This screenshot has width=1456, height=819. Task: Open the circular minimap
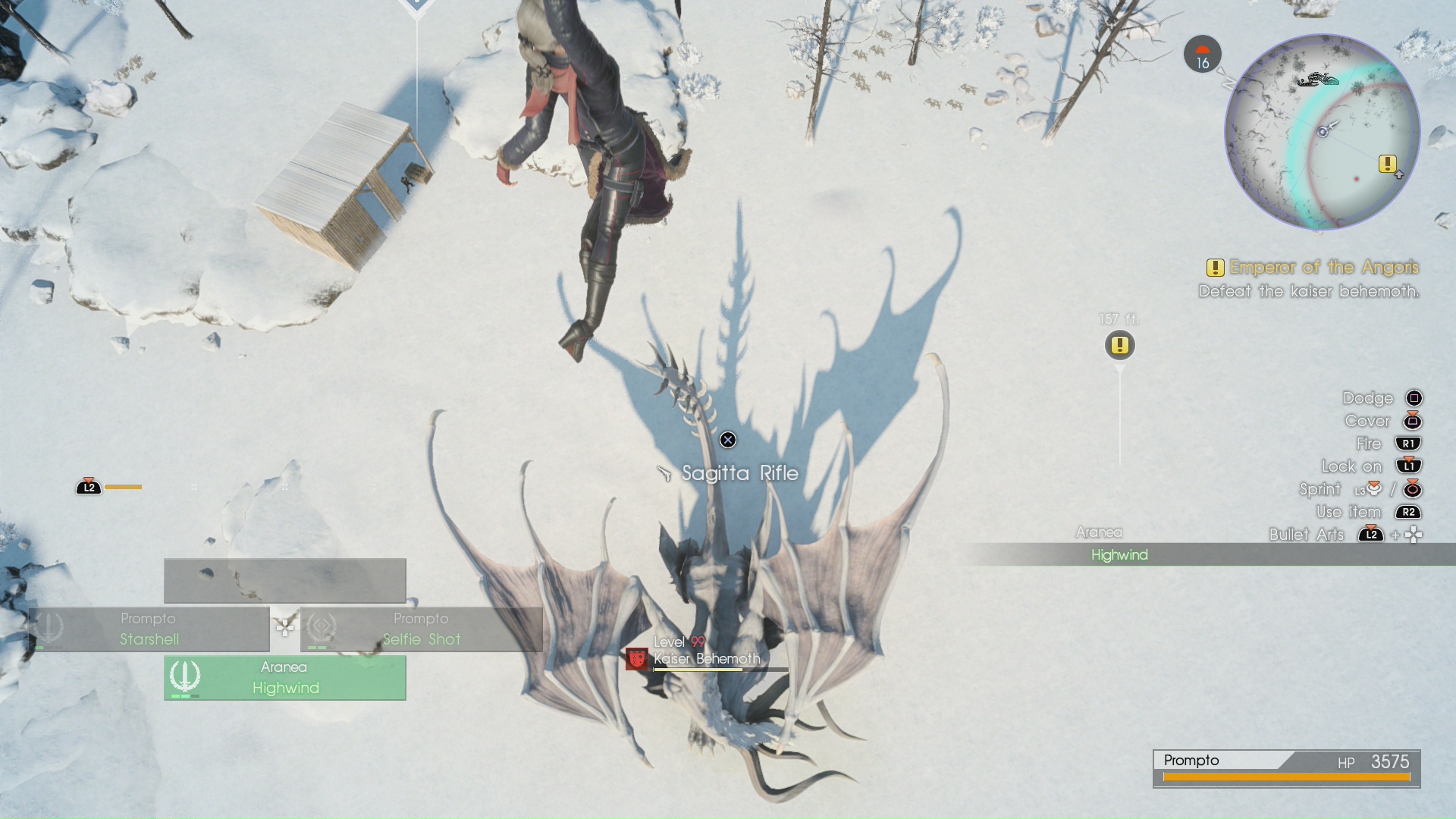(1322, 132)
